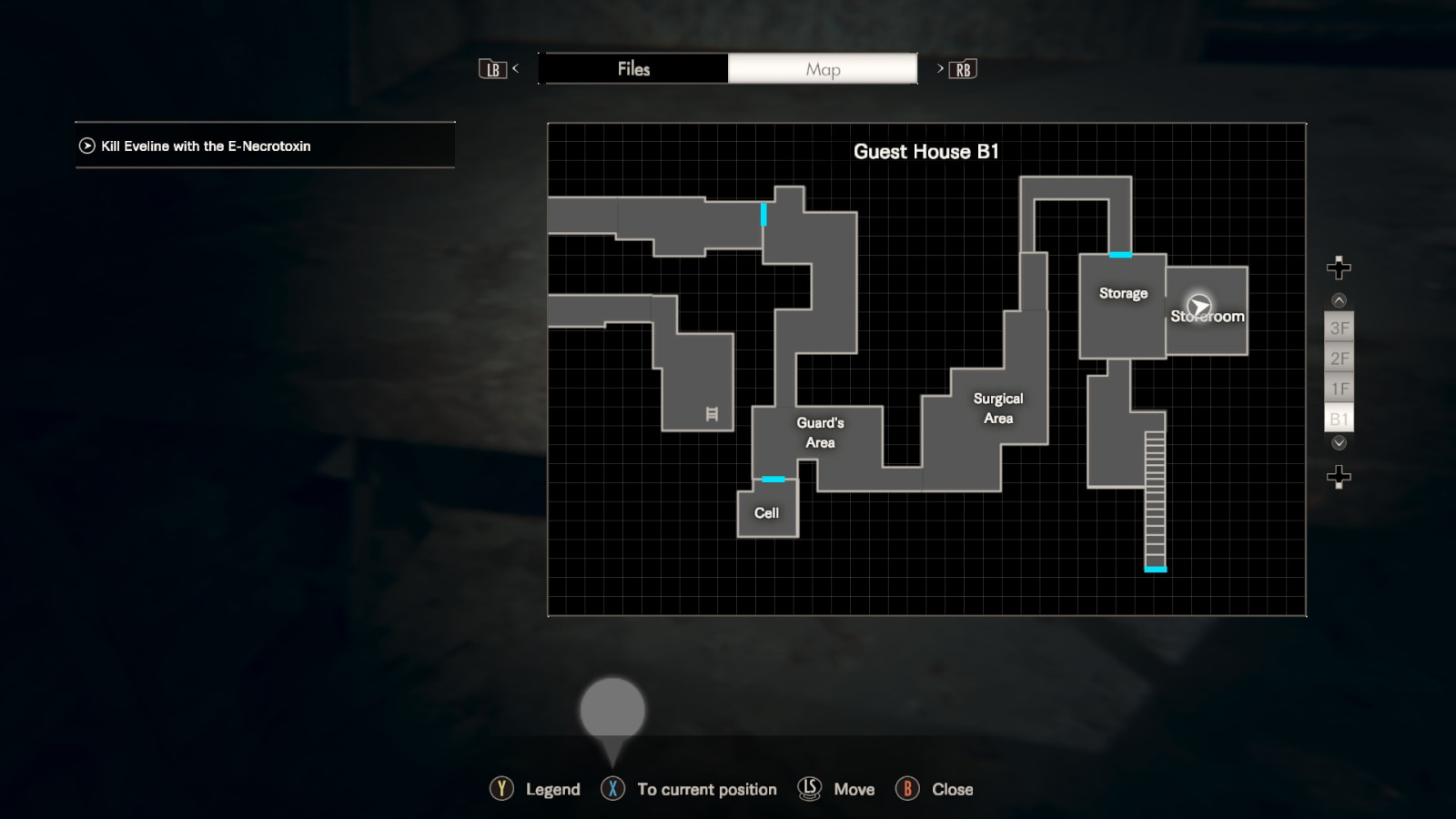Click the LS stick icon beside Move
1456x819 pixels.
point(809,789)
